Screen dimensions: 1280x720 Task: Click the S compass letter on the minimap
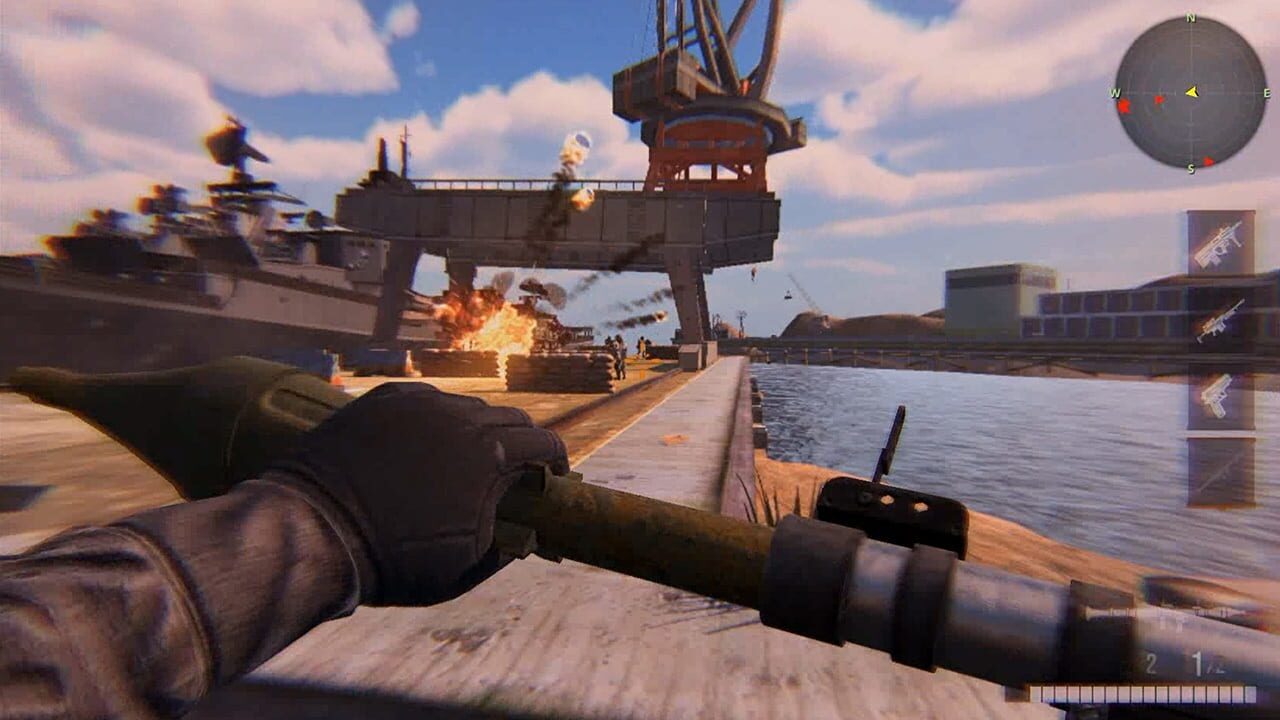click(x=1190, y=167)
